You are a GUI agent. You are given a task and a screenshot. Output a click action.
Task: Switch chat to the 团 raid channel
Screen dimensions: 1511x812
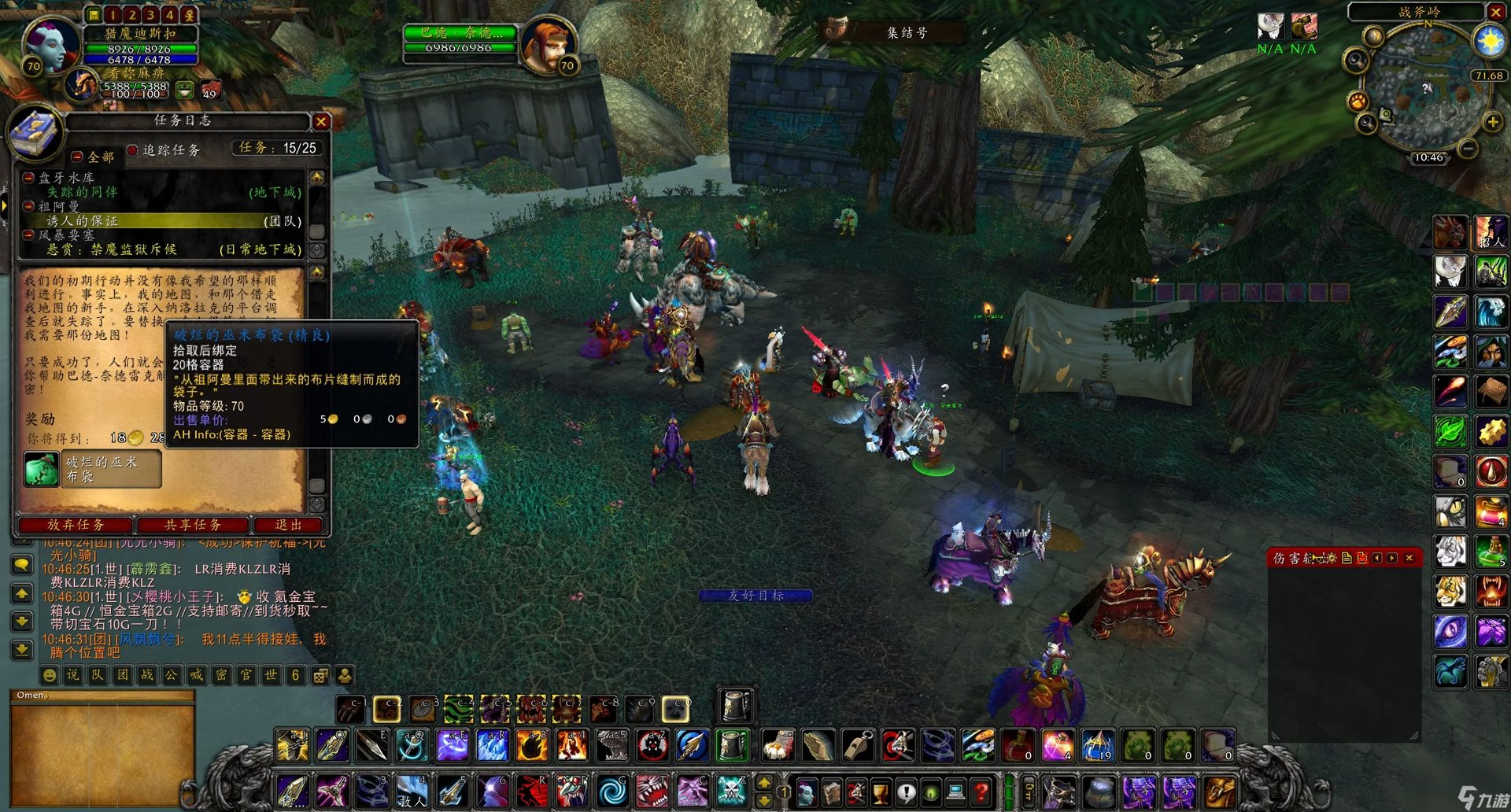[123, 675]
